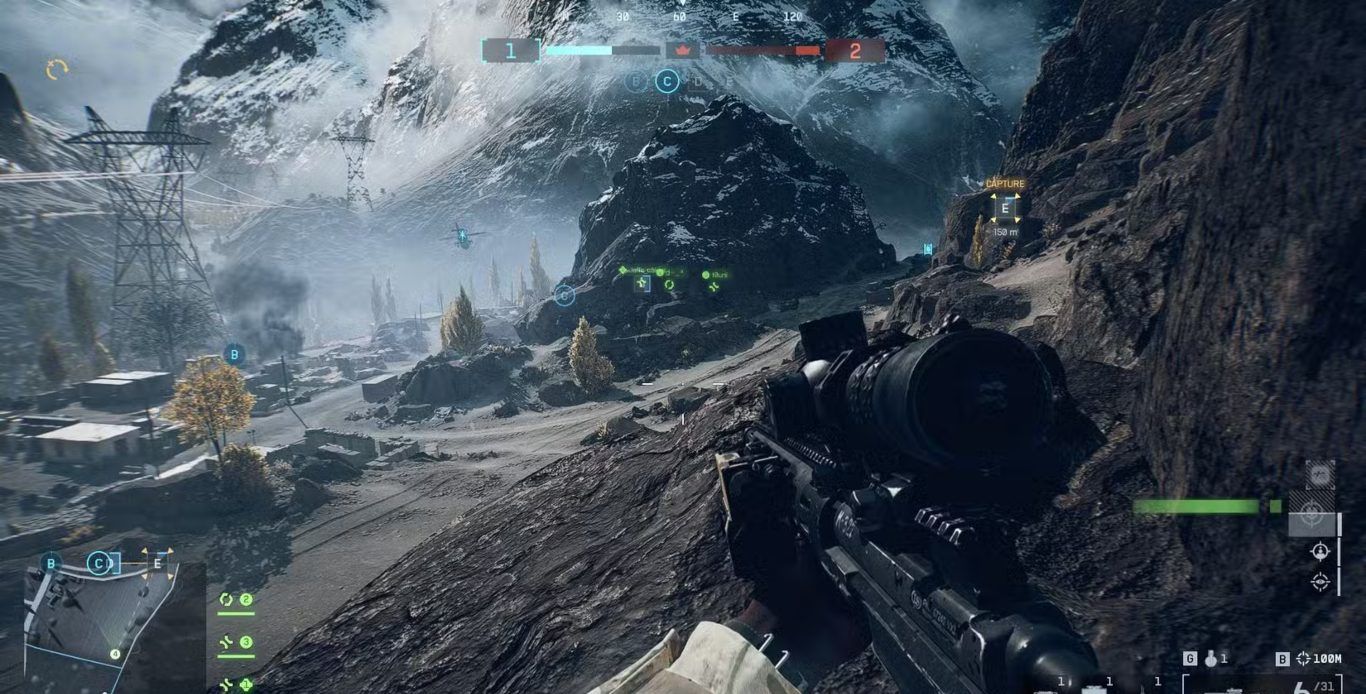Click the red team 2 score box
Viewport: 1366px width, 694px height.
(854, 51)
